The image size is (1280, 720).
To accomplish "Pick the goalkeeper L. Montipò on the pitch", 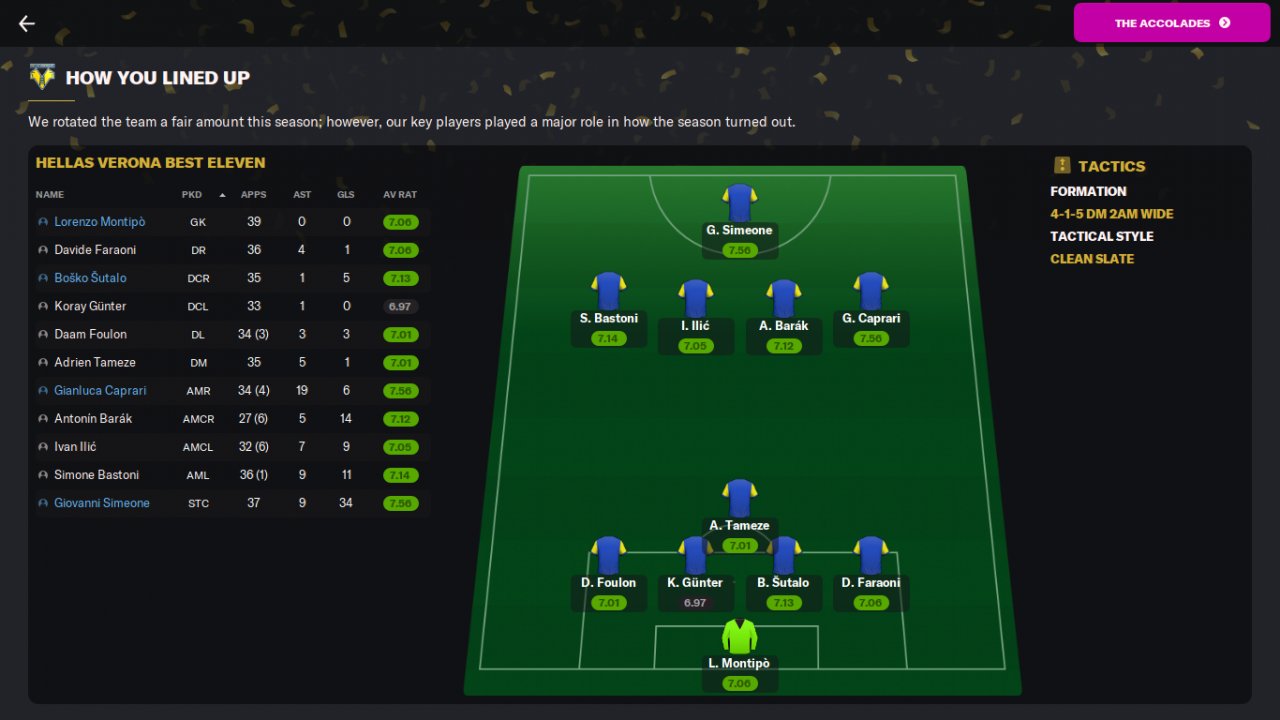I will click(739, 636).
